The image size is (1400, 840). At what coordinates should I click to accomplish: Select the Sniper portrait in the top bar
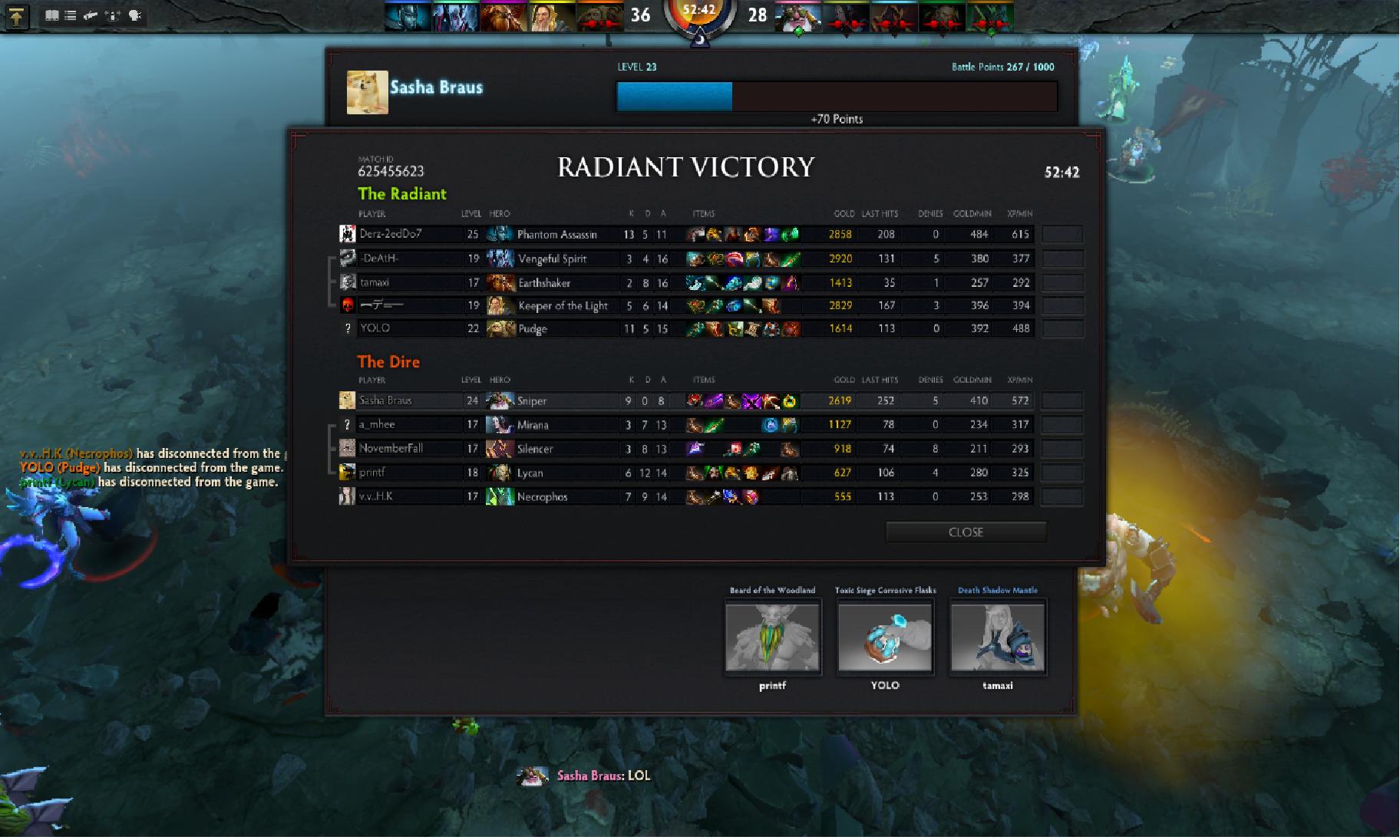pyautogui.click(x=798, y=16)
